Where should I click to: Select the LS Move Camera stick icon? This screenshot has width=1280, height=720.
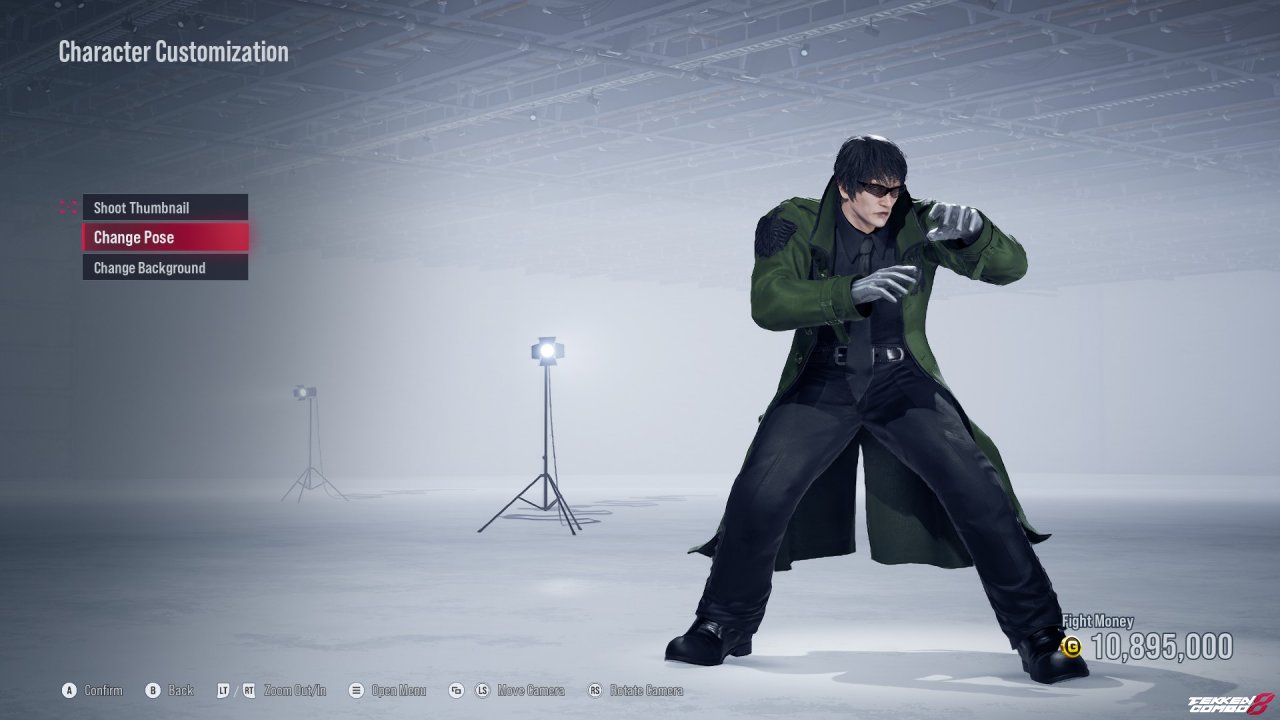481,690
